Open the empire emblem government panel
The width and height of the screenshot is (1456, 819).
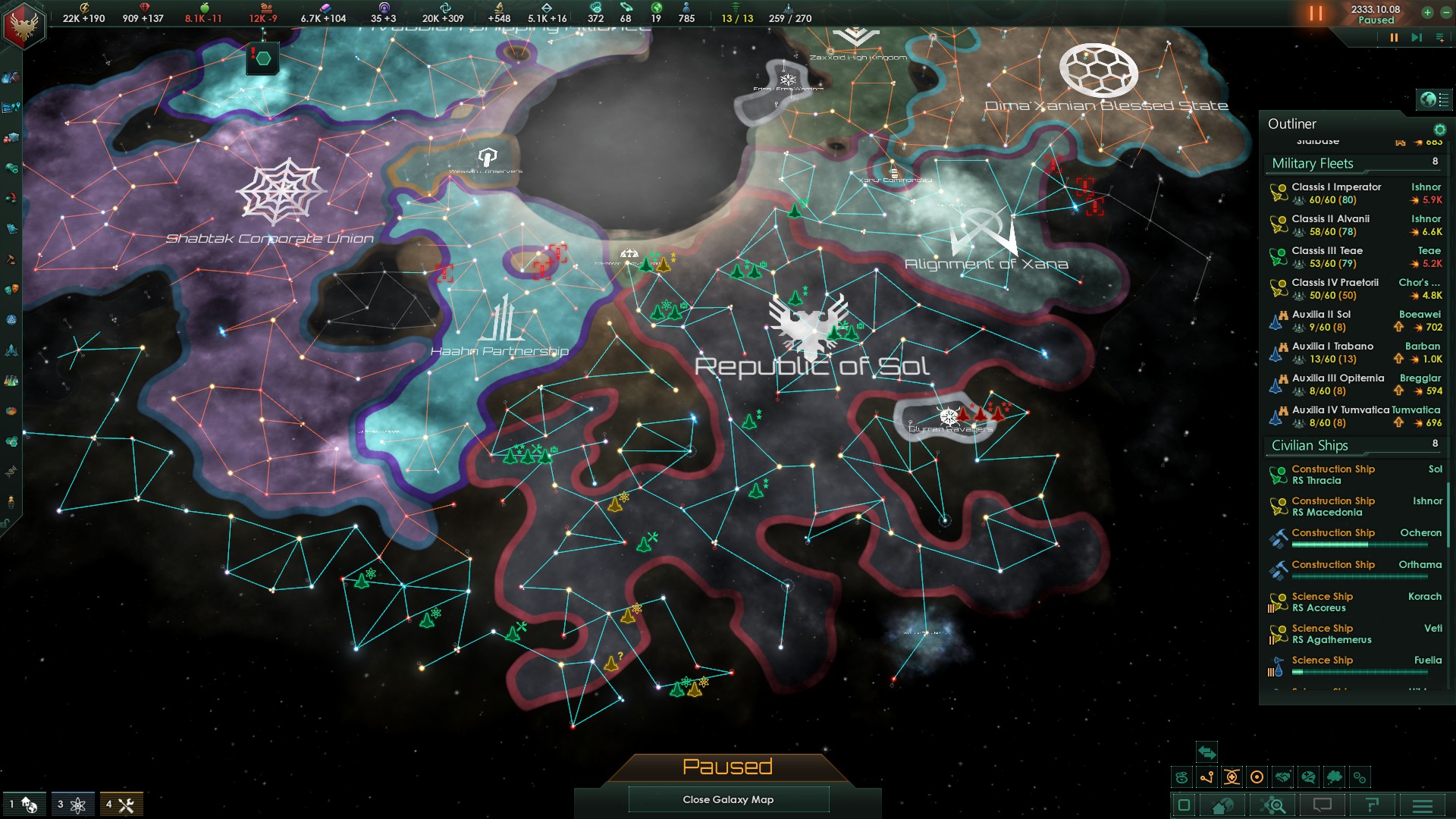pyautogui.click(x=24, y=25)
